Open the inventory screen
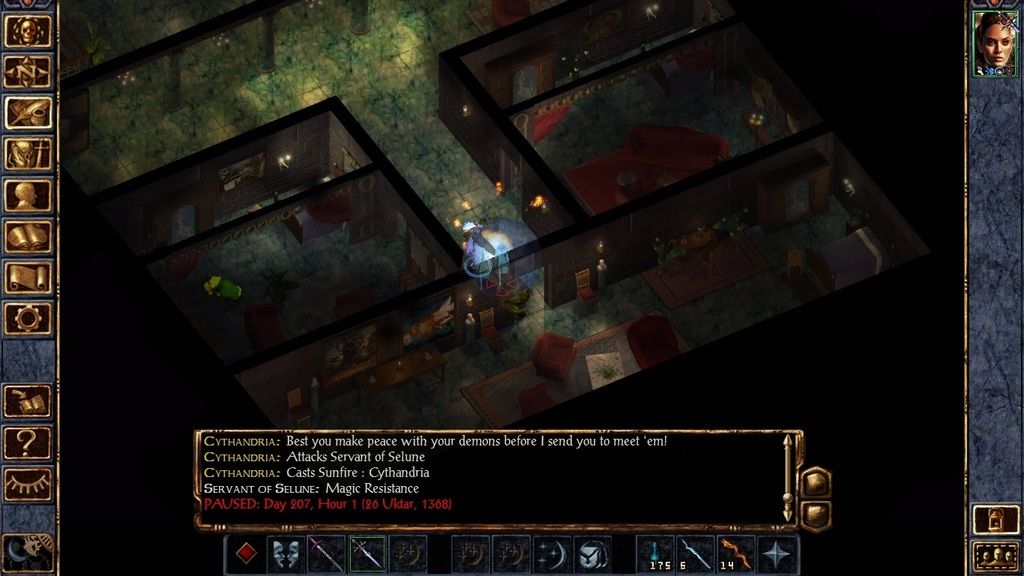 pyautogui.click(x=28, y=153)
